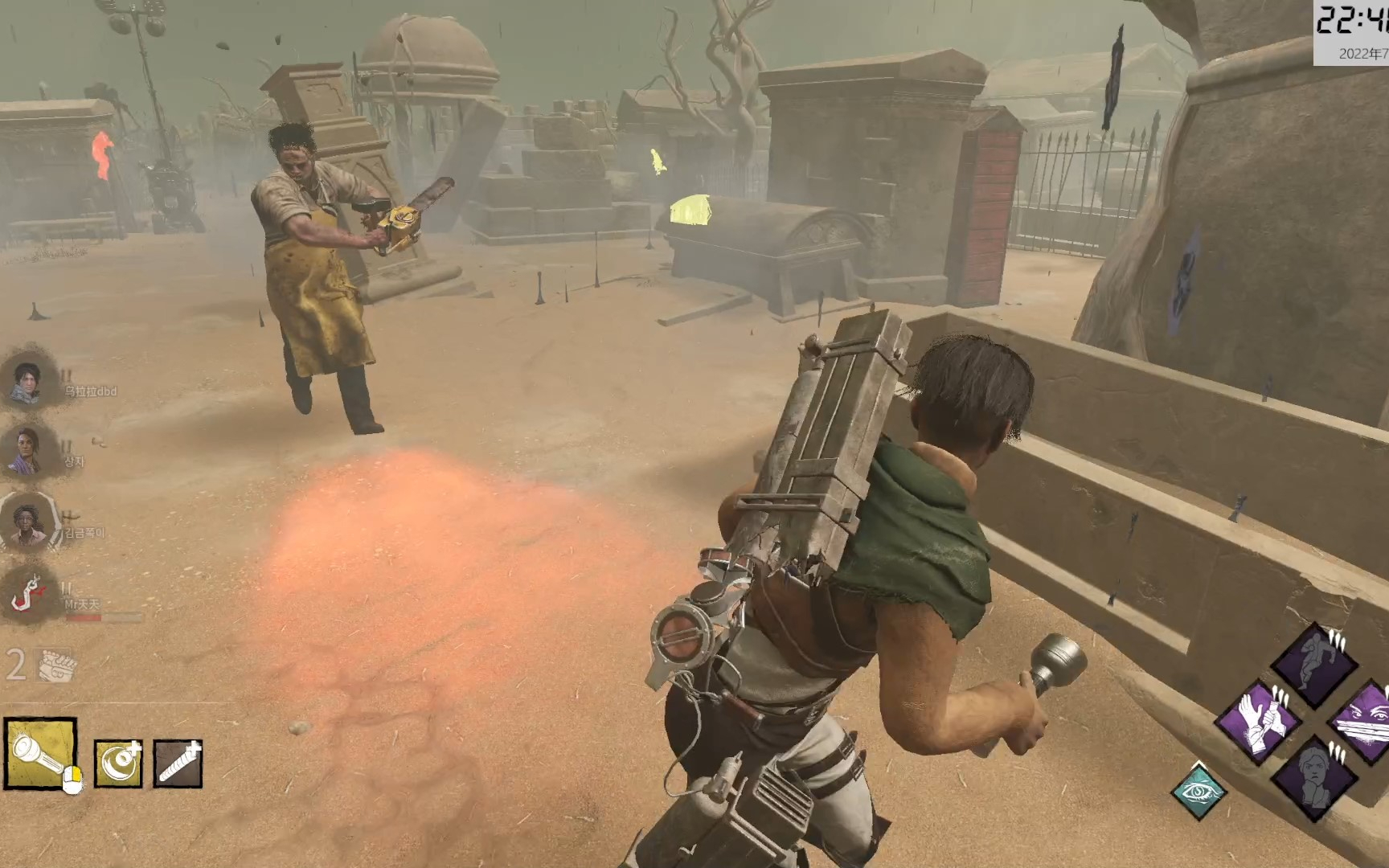
Task: Click the generators remaining icon
Action: 55,665
